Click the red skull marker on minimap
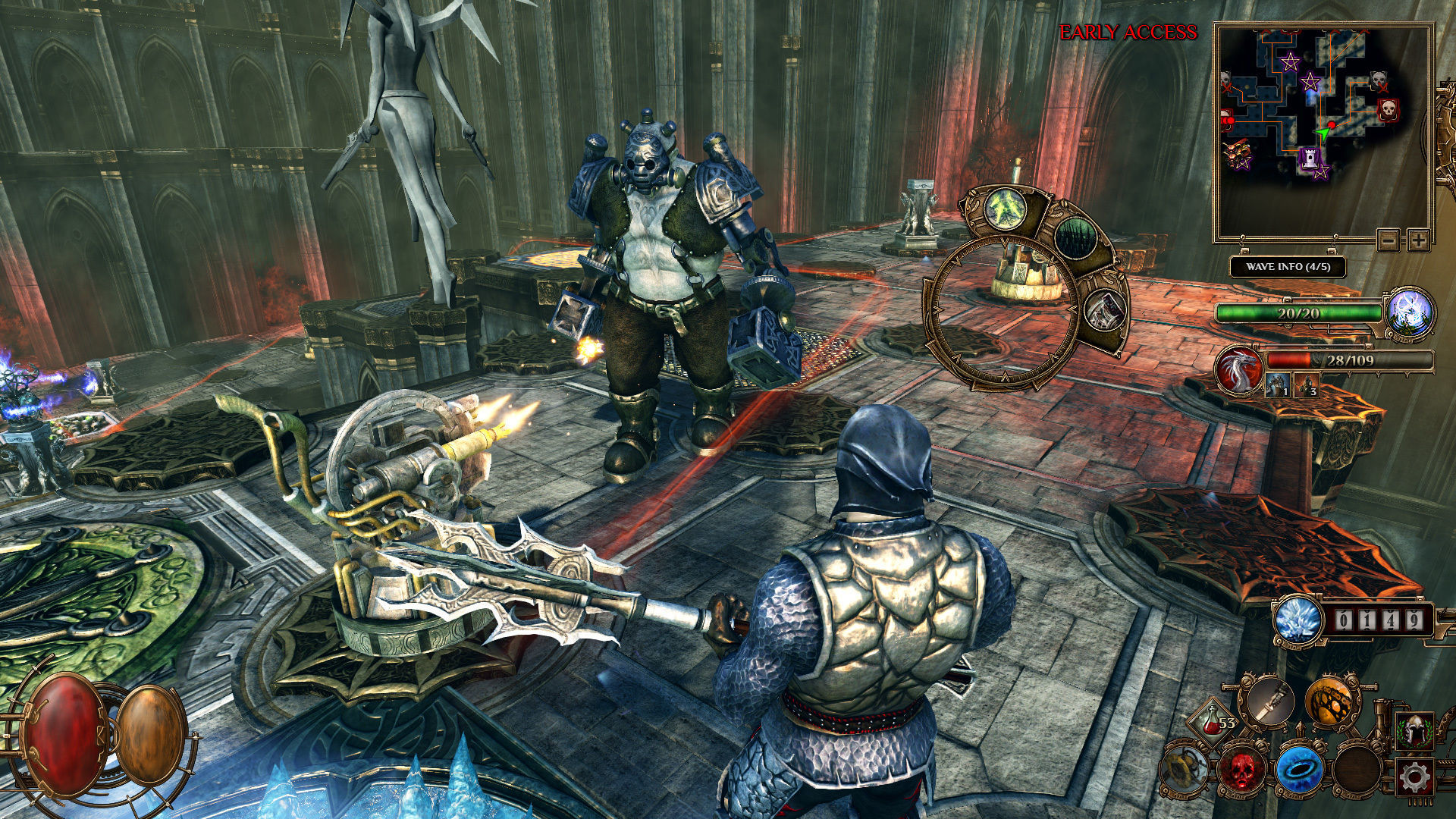1456x819 pixels. (x=1389, y=109)
